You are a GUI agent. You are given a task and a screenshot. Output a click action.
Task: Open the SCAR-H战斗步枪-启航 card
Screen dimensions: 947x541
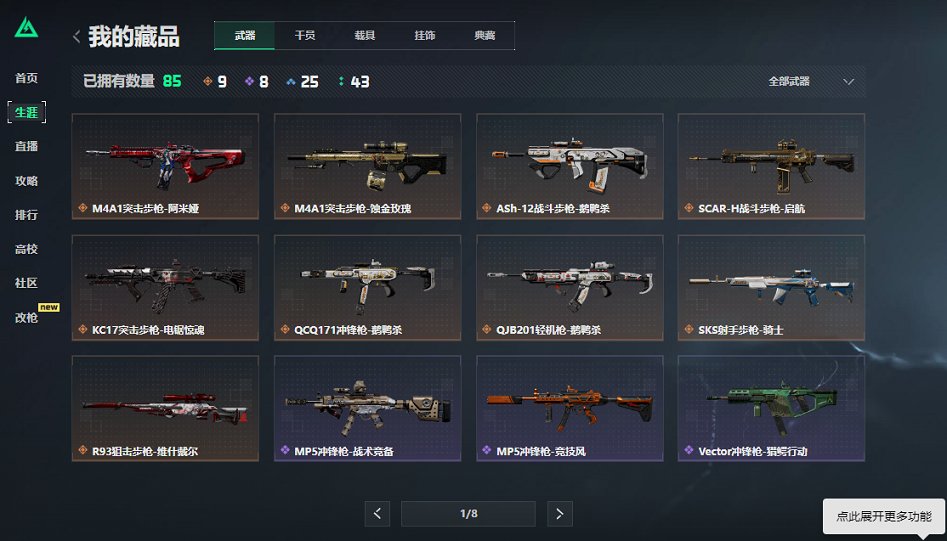(771, 166)
